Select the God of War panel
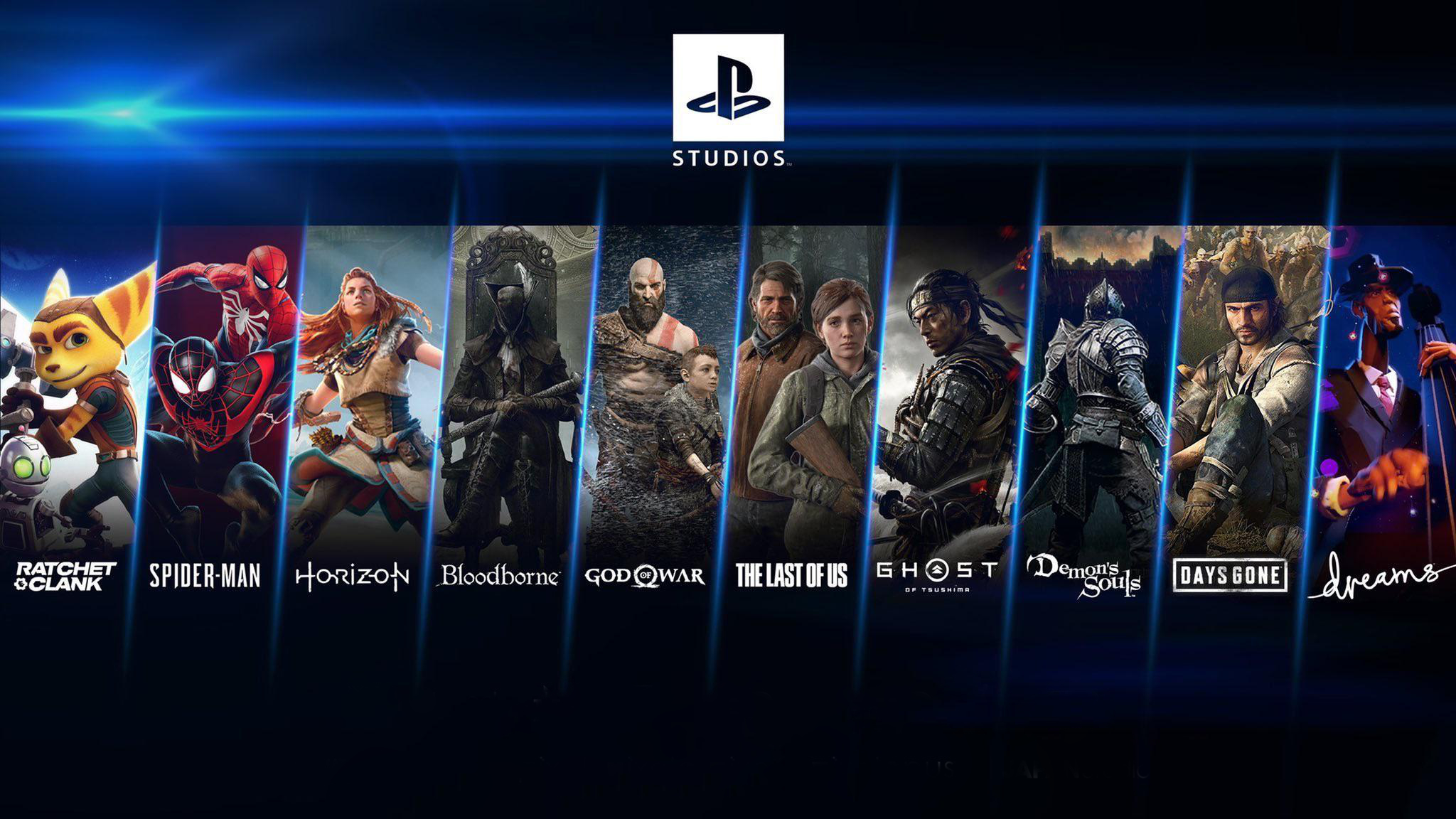 pyautogui.click(x=658, y=398)
